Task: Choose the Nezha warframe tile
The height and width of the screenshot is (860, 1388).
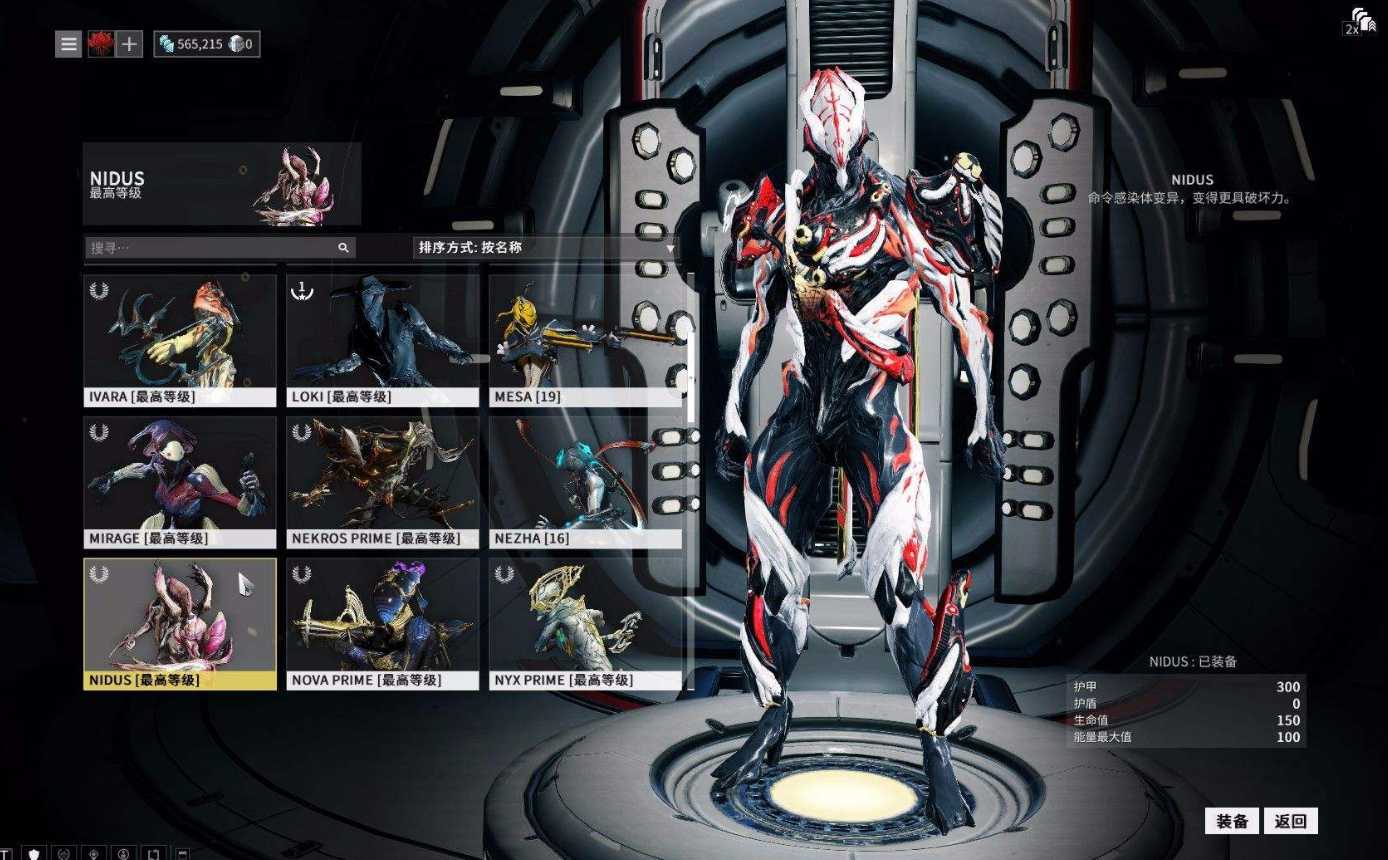Action: (585, 481)
